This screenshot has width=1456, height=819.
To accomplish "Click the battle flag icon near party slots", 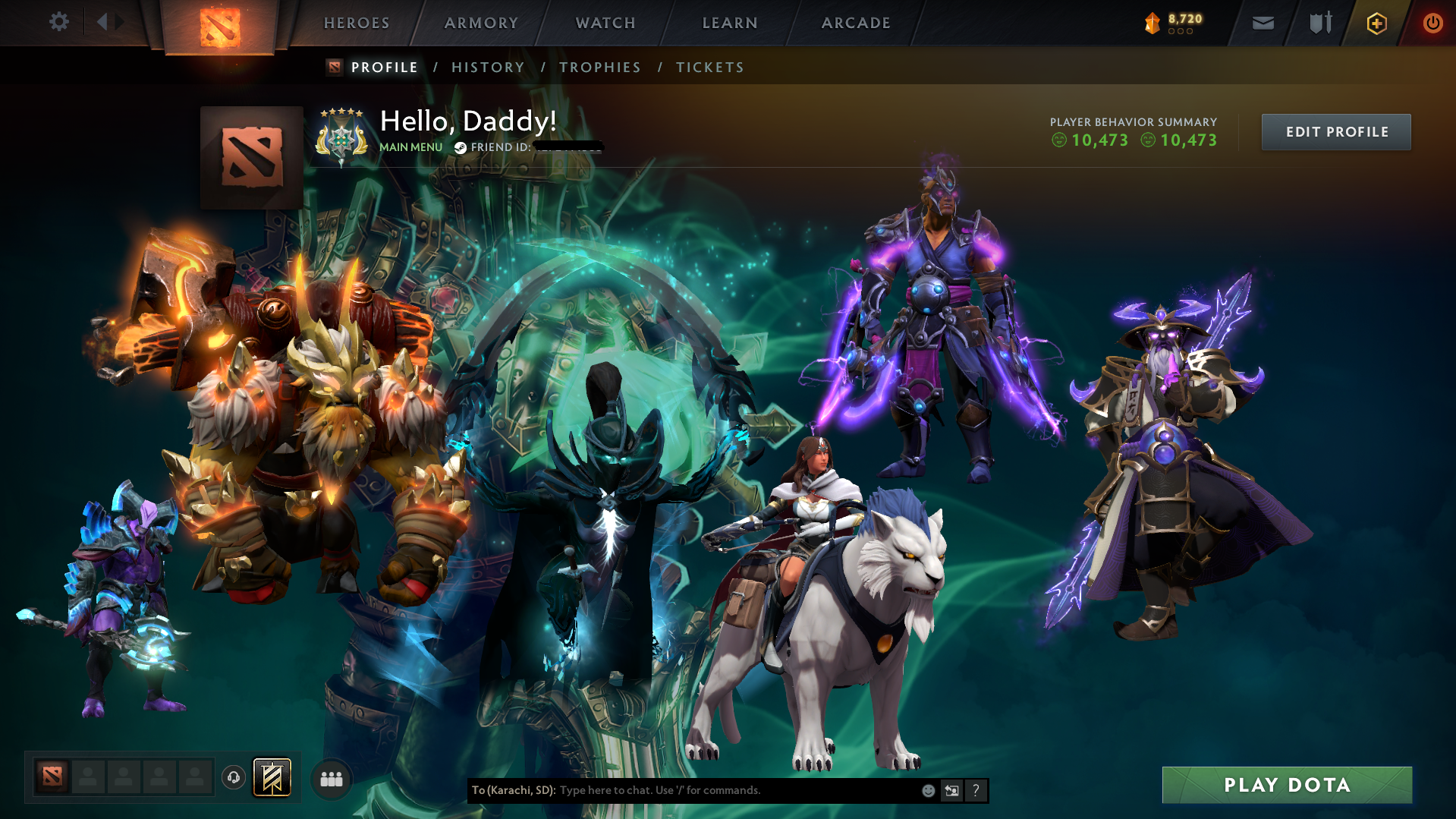I will point(271,778).
